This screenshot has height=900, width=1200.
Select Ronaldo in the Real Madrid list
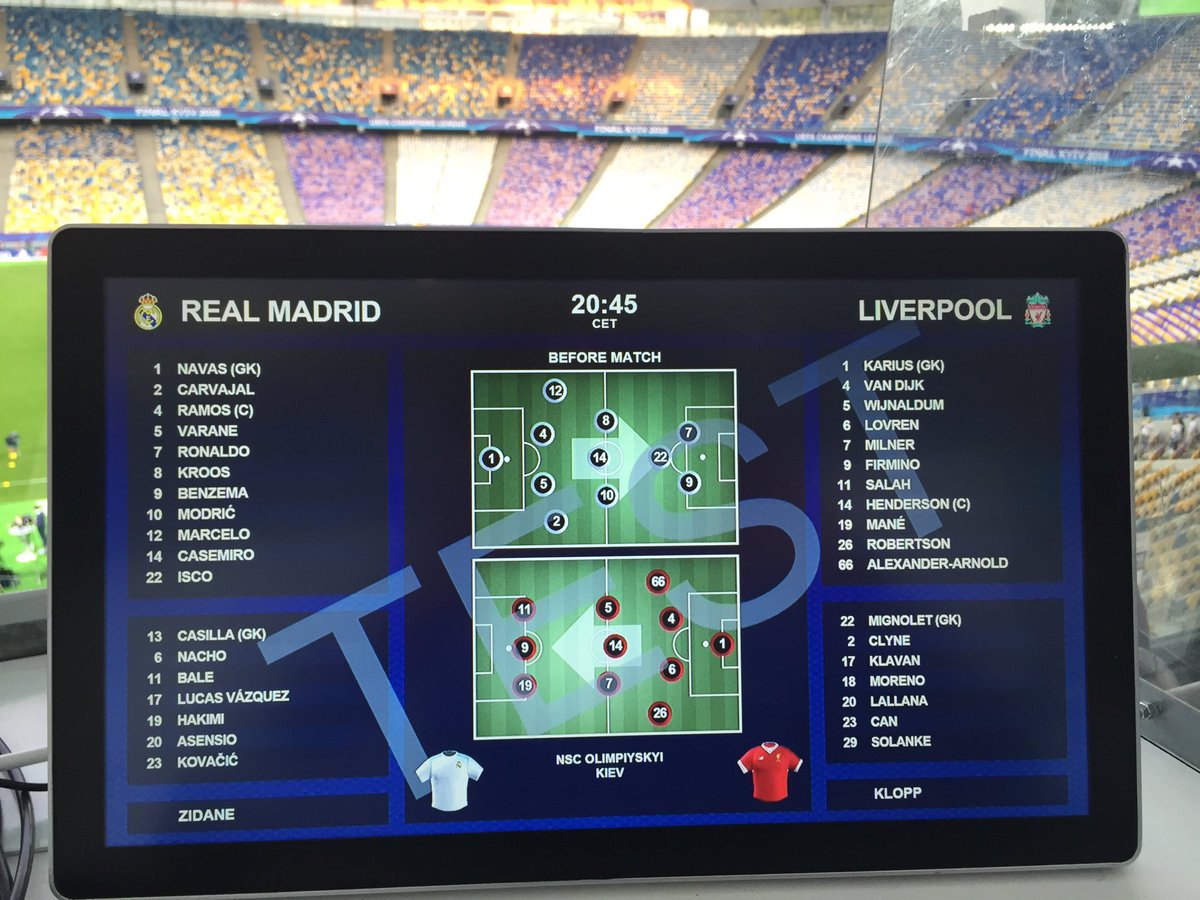[x=213, y=452]
